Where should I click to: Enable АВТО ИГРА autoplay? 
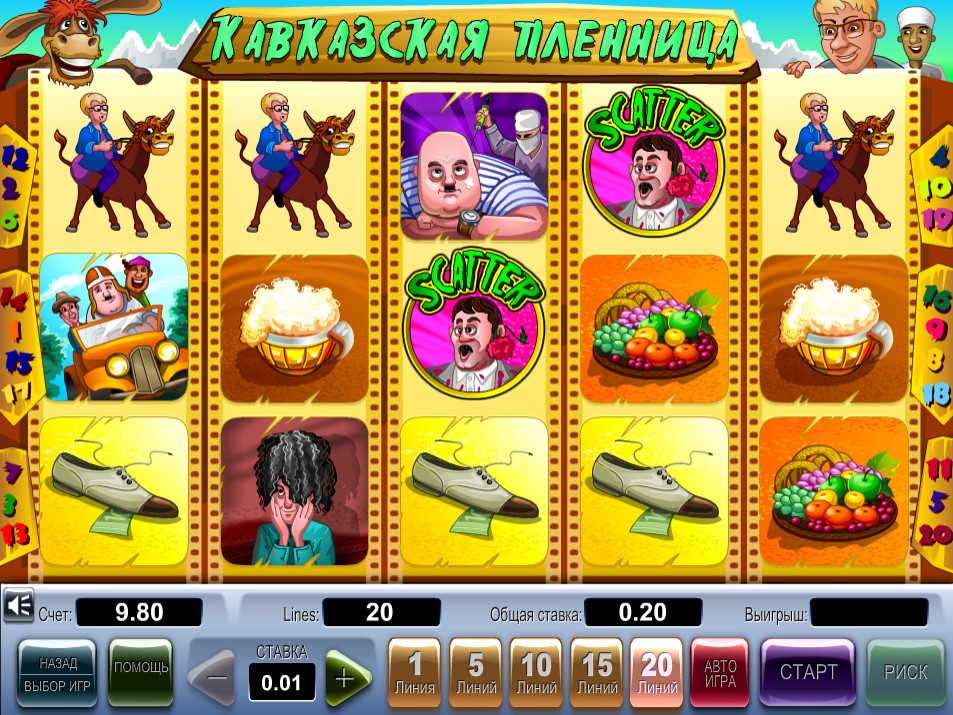click(720, 673)
